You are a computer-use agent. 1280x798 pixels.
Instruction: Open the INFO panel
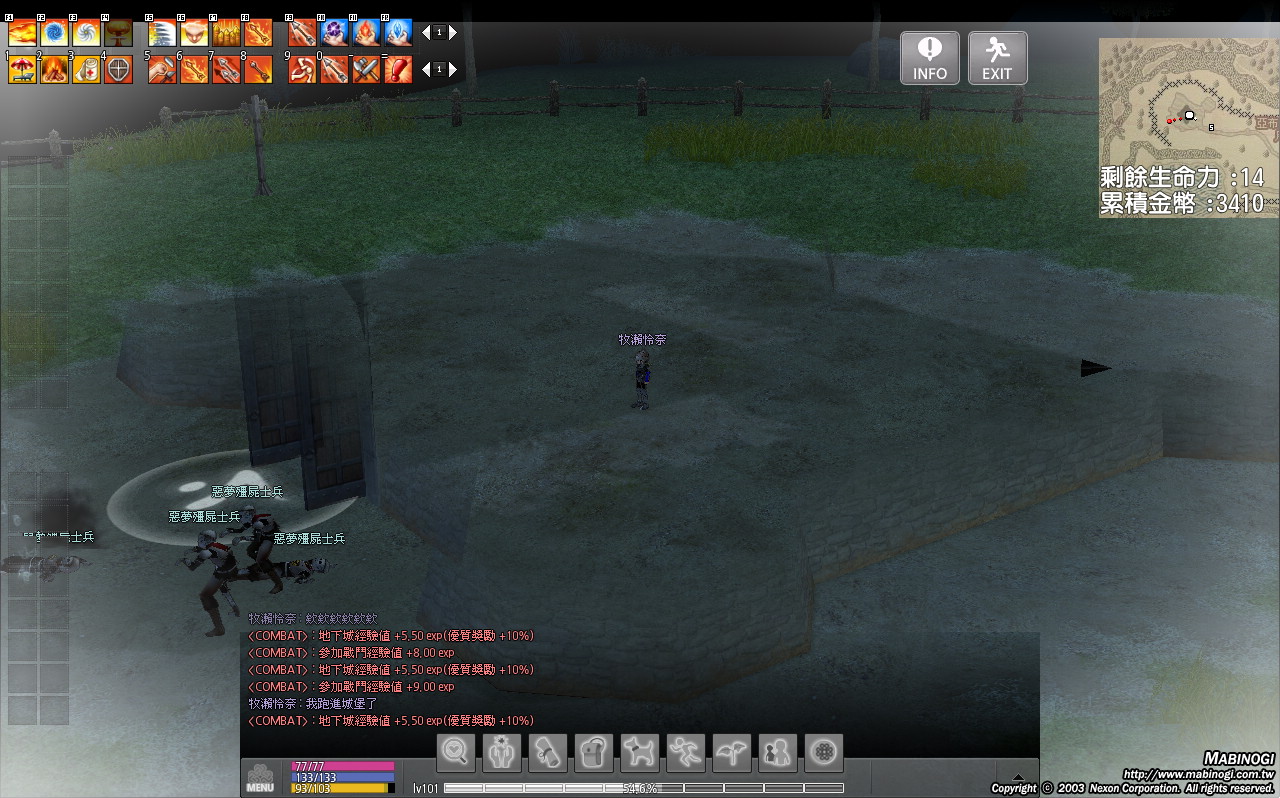click(x=929, y=58)
